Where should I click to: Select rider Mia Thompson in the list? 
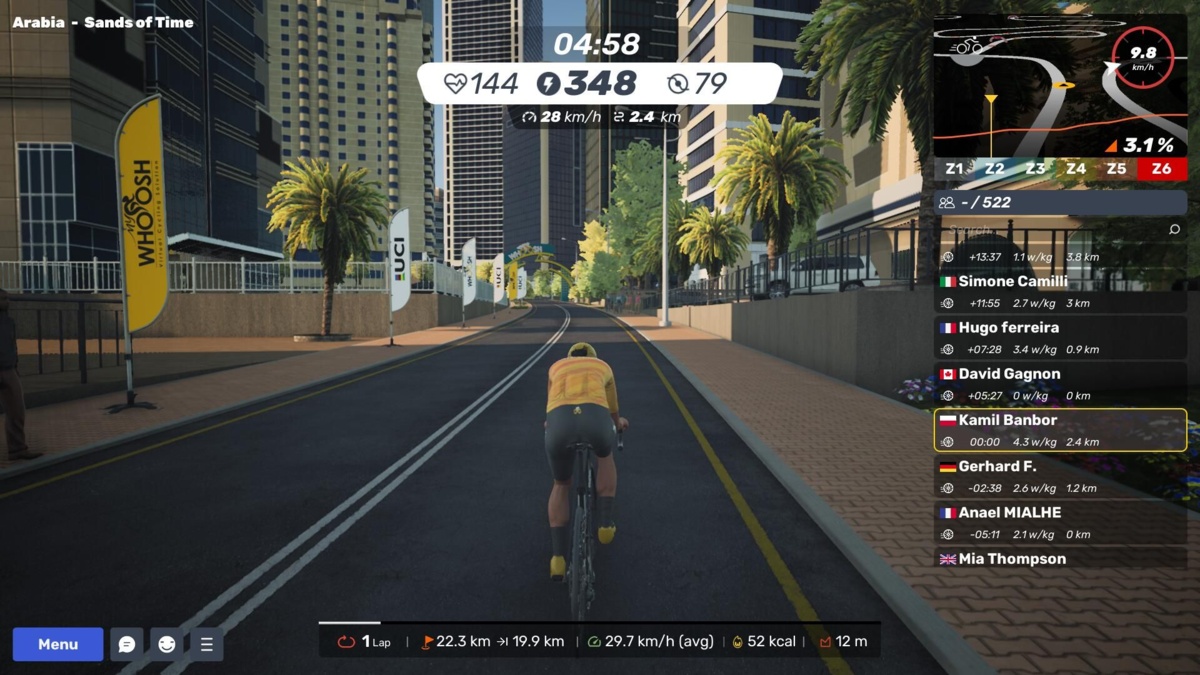point(1060,559)
